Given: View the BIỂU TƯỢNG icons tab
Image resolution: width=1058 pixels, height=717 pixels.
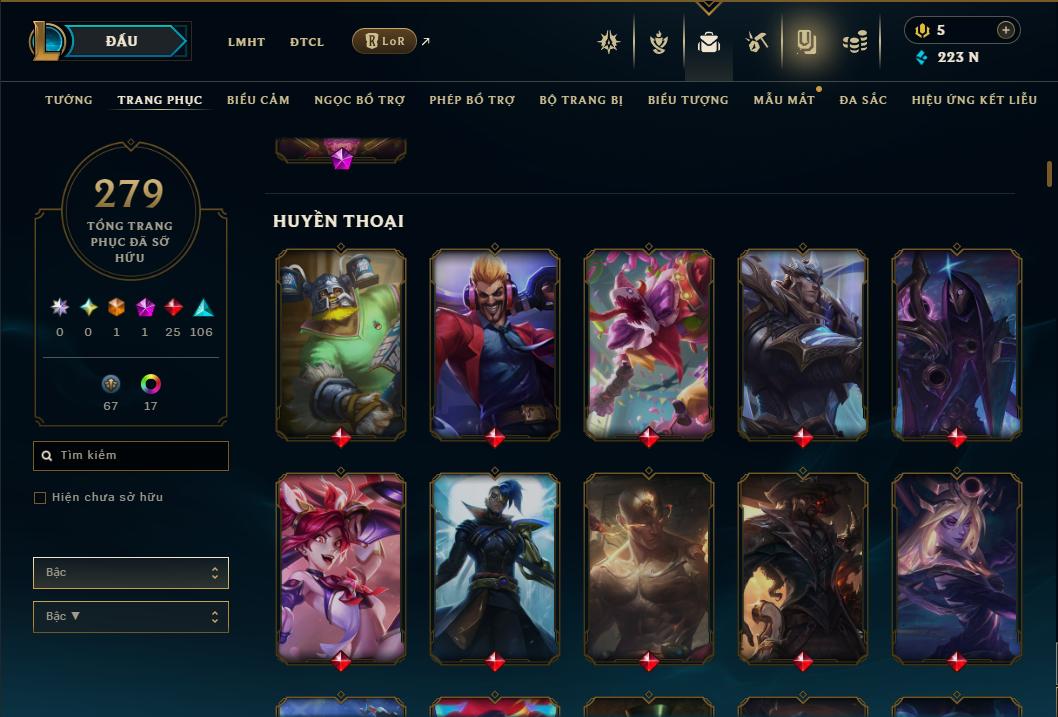Looking at the screenshot, I should tap(688, 100).
